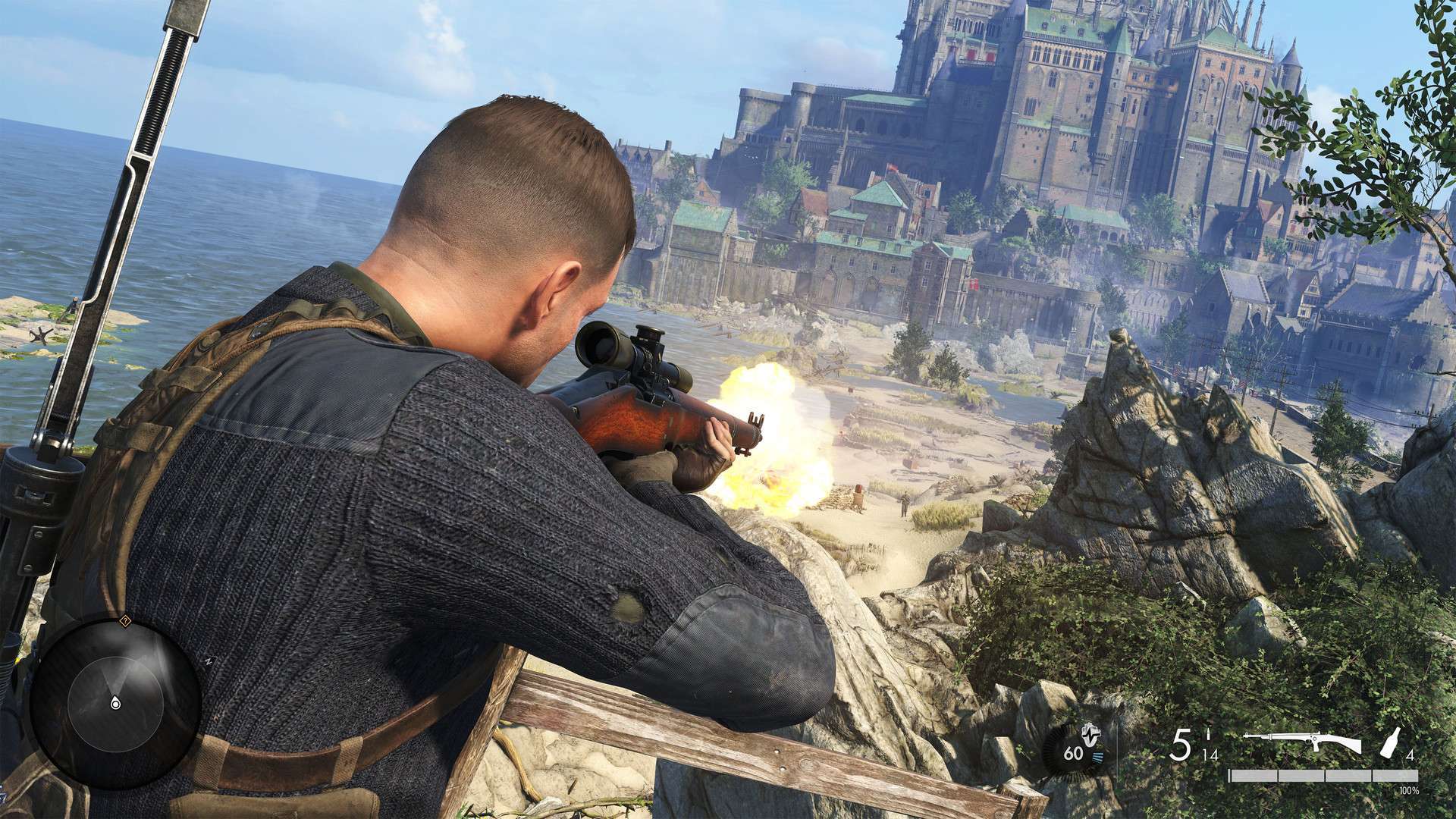The image size is (1456, 819).
Task: Click the reserve ammo number 14
Action: point(1210,756)
